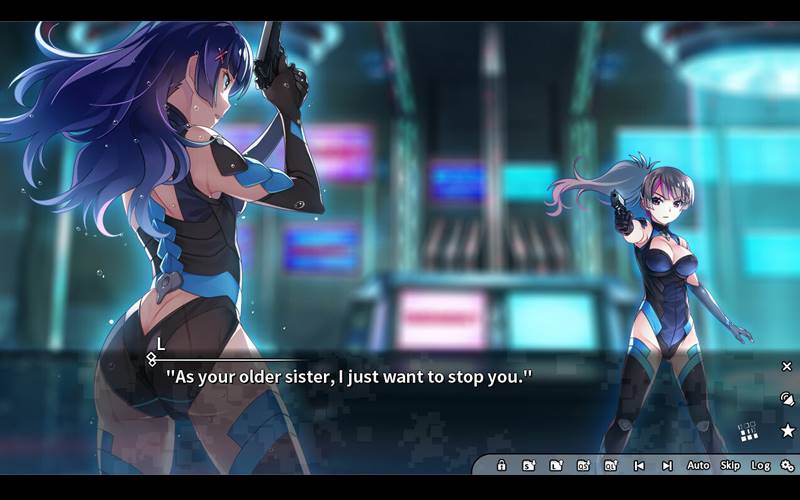The image size is (800, 500).
Task: Quick save with the QS icon
Action: tap(583, 466)
